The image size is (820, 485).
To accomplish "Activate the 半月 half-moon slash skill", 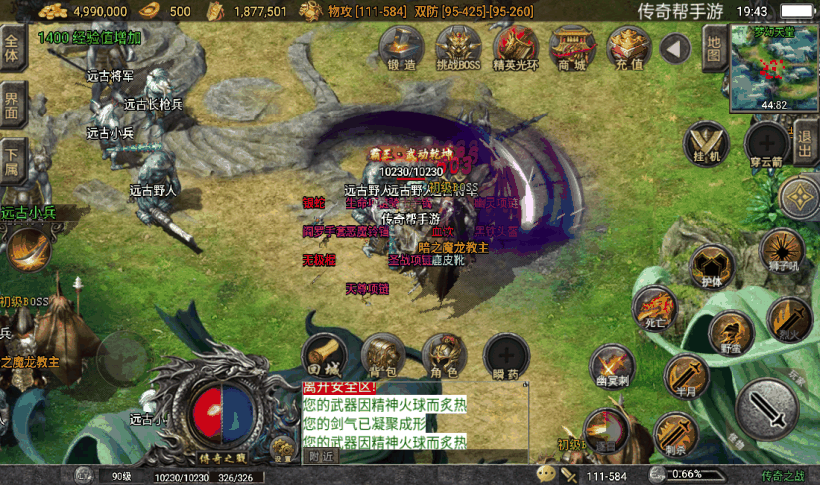I will pos(687,376).
